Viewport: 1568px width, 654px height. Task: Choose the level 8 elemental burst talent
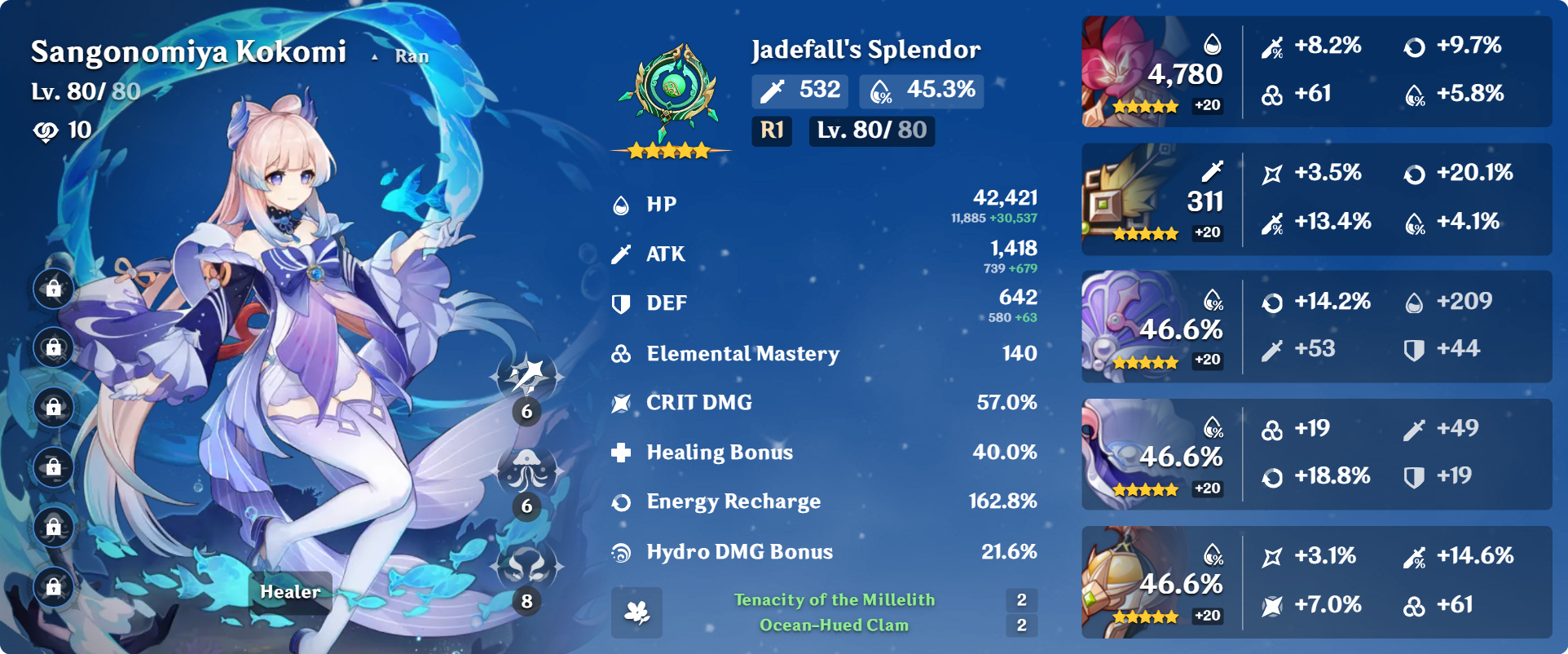526,566
